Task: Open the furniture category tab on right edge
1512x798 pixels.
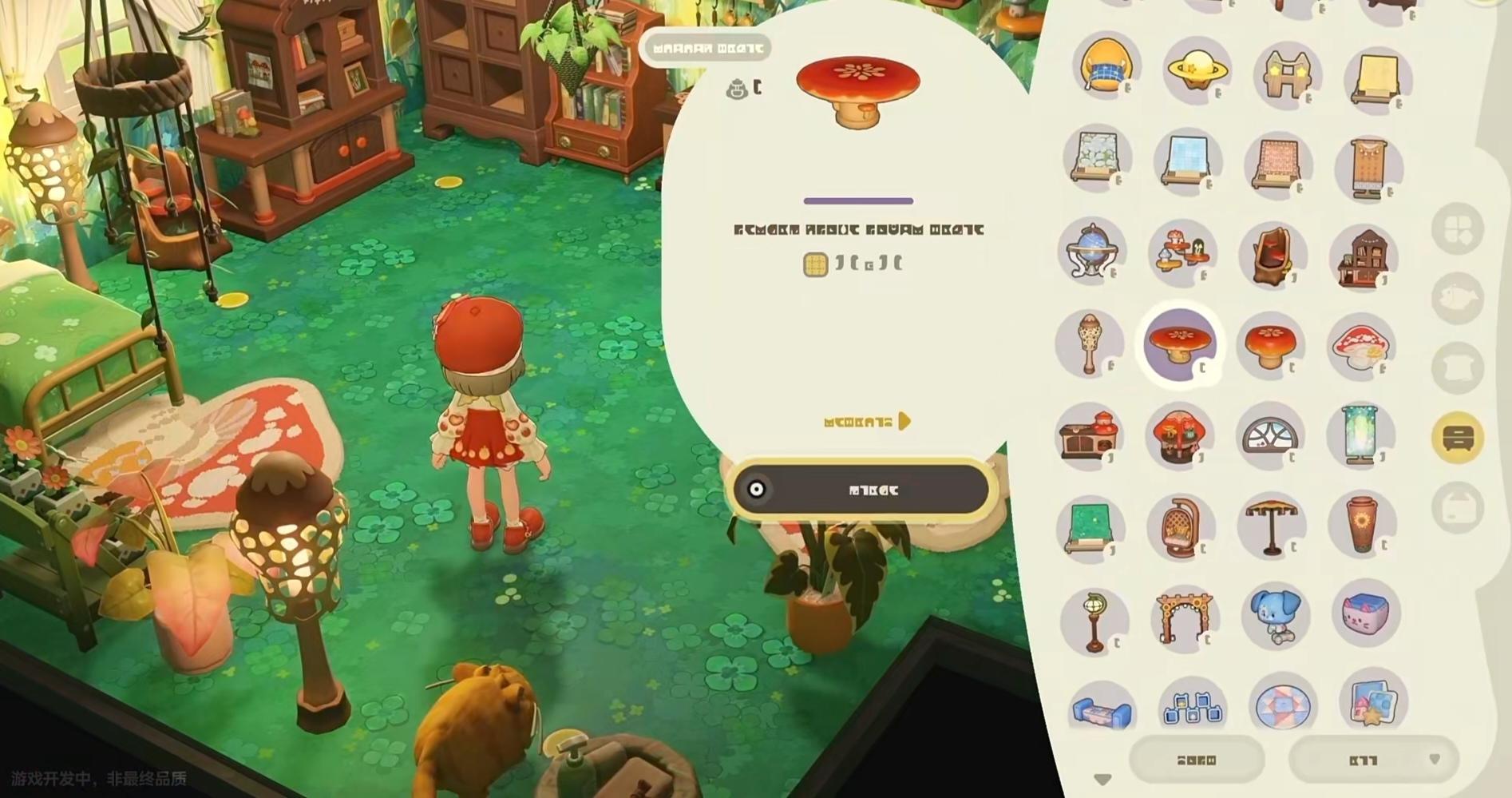Action: click(1457, 435)
